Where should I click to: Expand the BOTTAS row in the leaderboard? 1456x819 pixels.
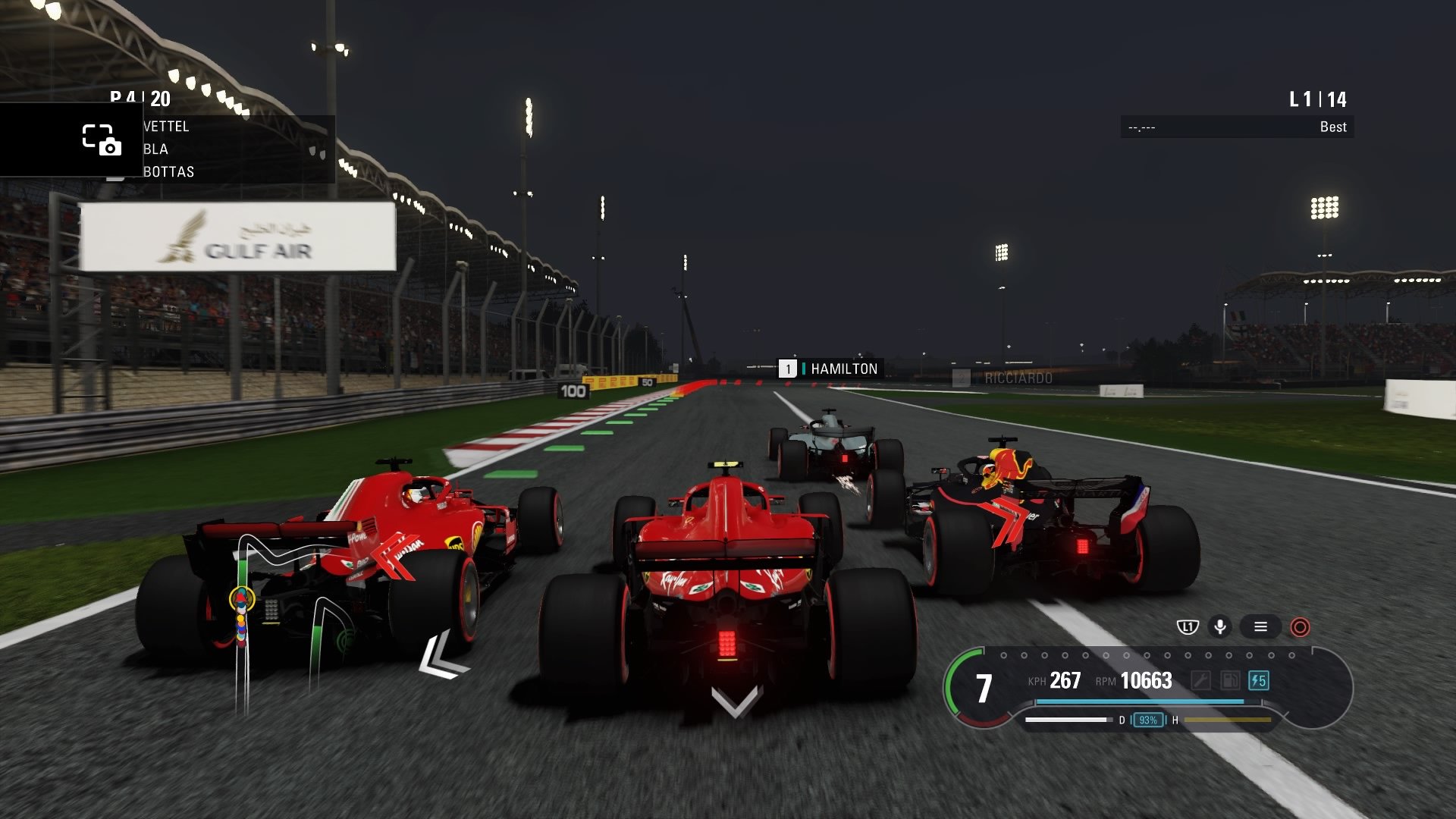171,172
